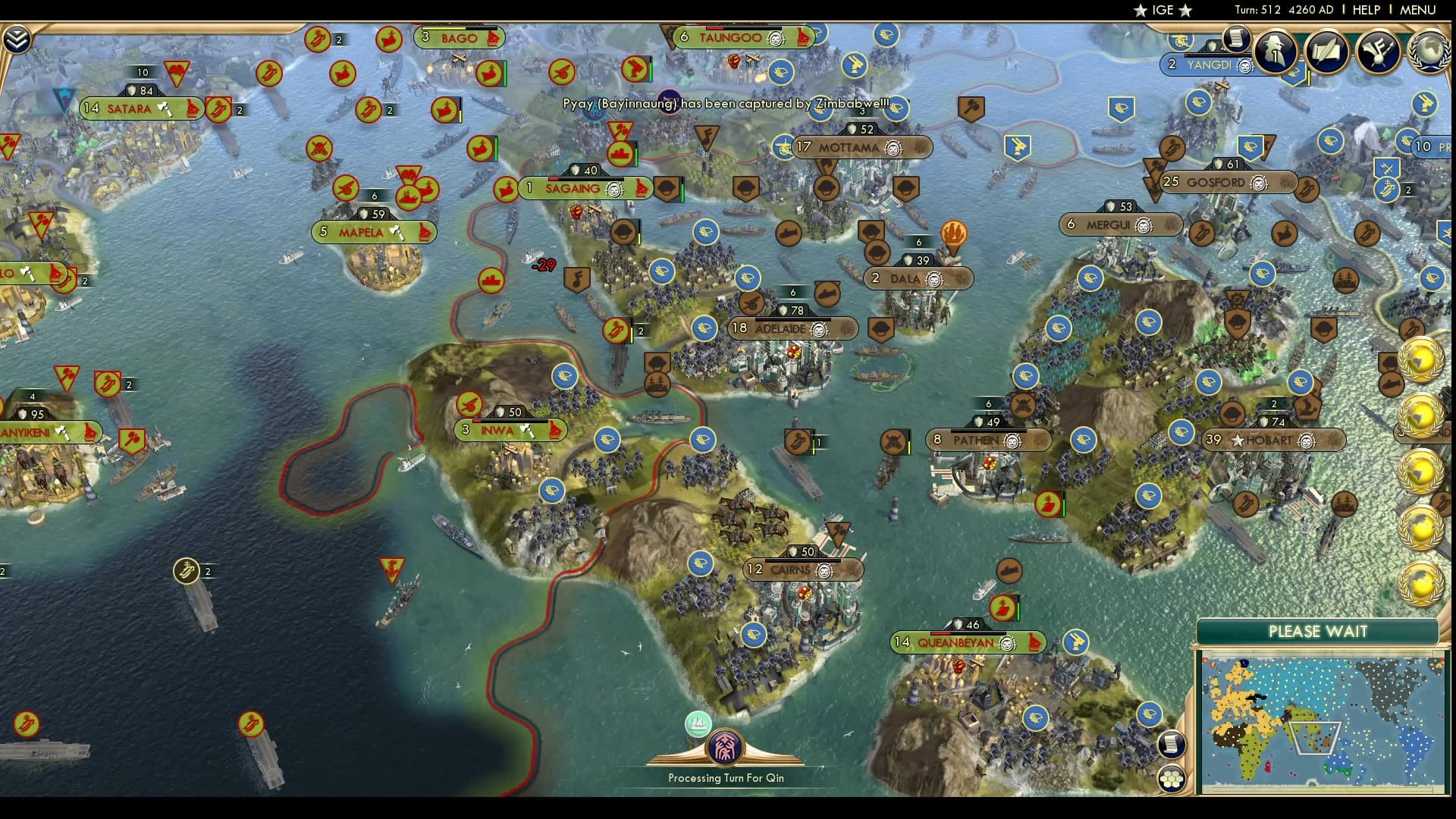
Task: Toggle strategic view with the hexagon icon
Action: click(x=1172, y=779)
